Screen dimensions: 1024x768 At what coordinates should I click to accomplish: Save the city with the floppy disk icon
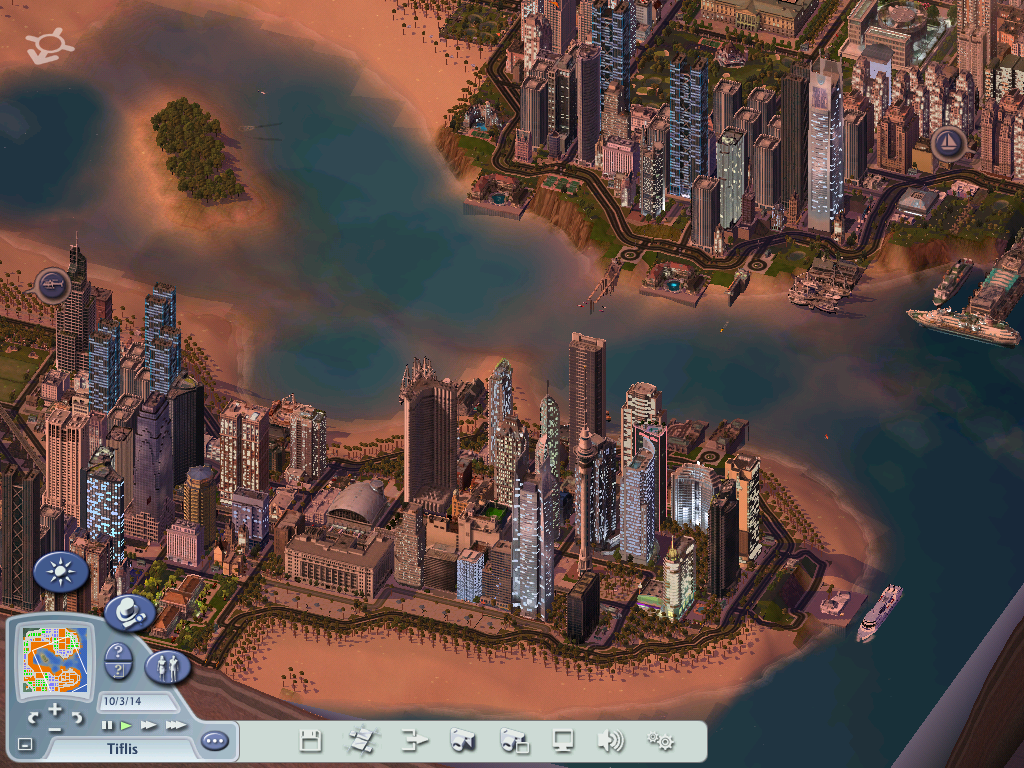point(311,741)
